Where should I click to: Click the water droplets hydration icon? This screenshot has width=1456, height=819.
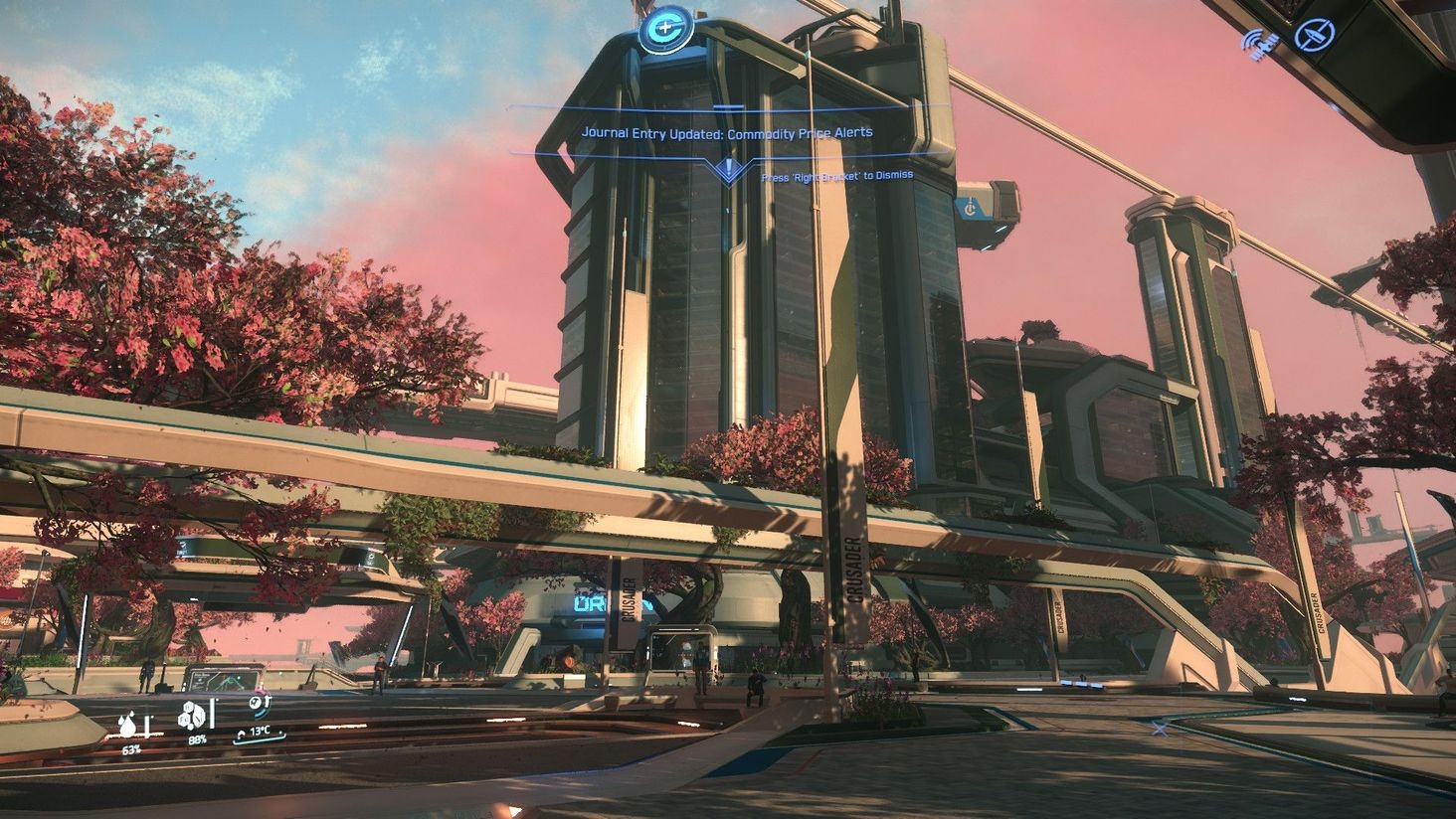129,726
